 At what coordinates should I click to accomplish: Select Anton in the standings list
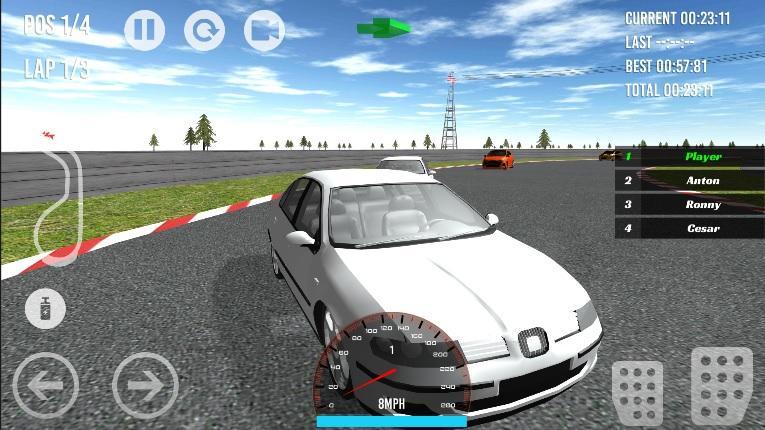pos(690,181)
